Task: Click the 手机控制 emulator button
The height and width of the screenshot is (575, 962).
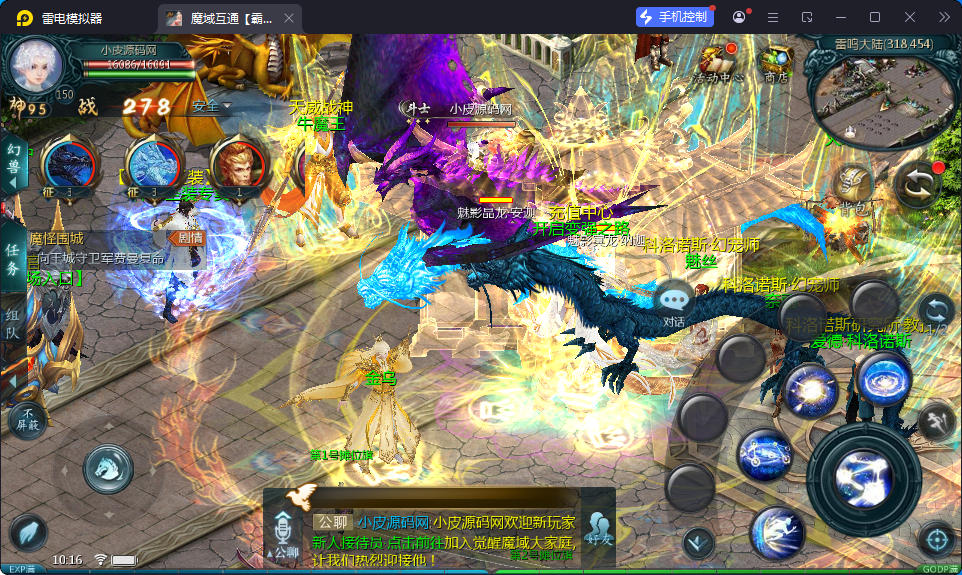Action: pos(675,17)
